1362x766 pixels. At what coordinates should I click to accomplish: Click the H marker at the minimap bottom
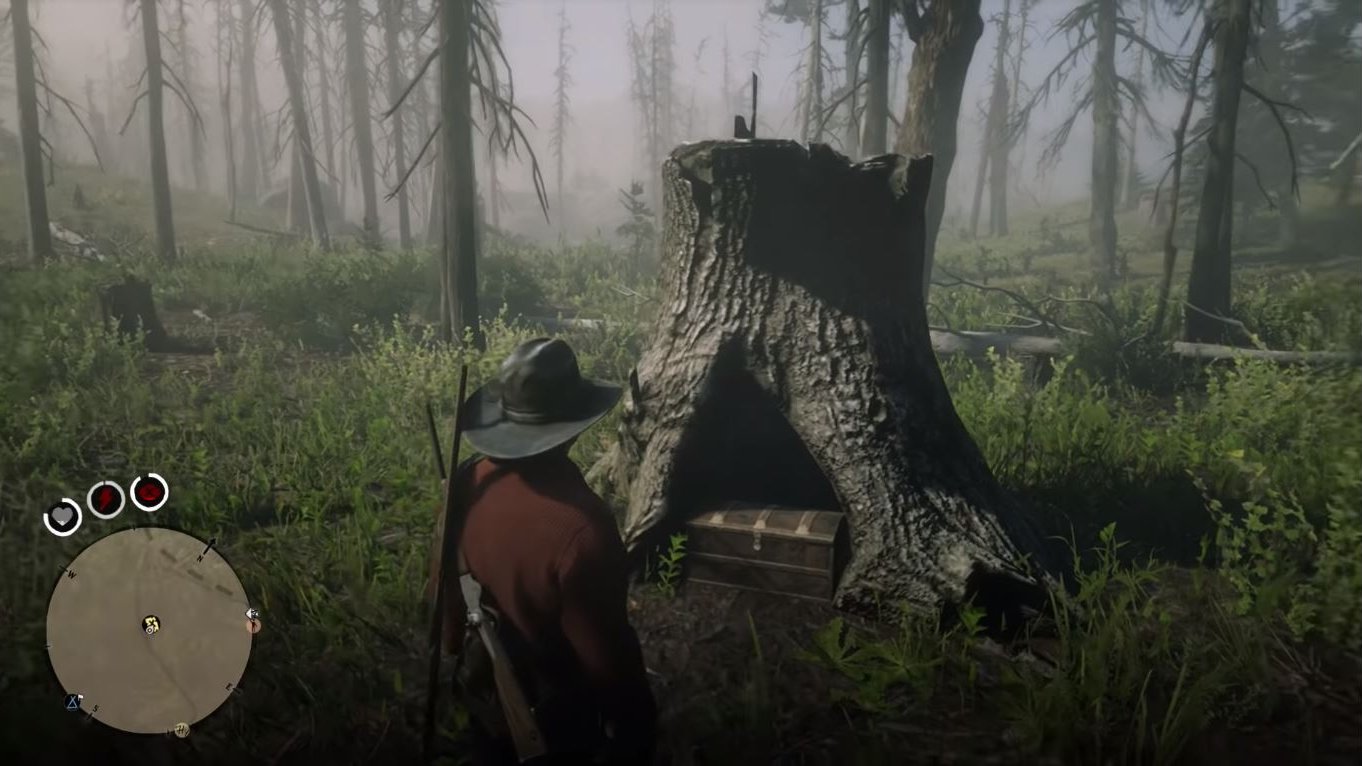[181, 728]
